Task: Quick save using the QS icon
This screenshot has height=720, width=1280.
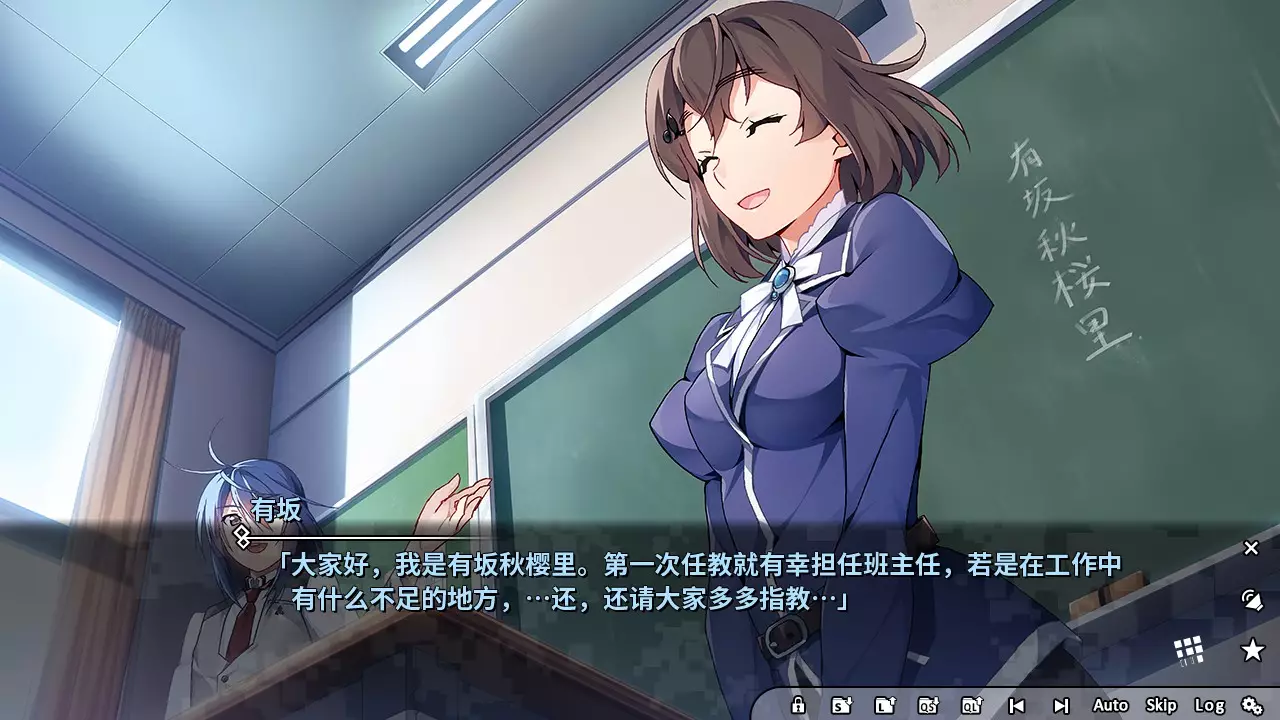Action: point(928,704)
